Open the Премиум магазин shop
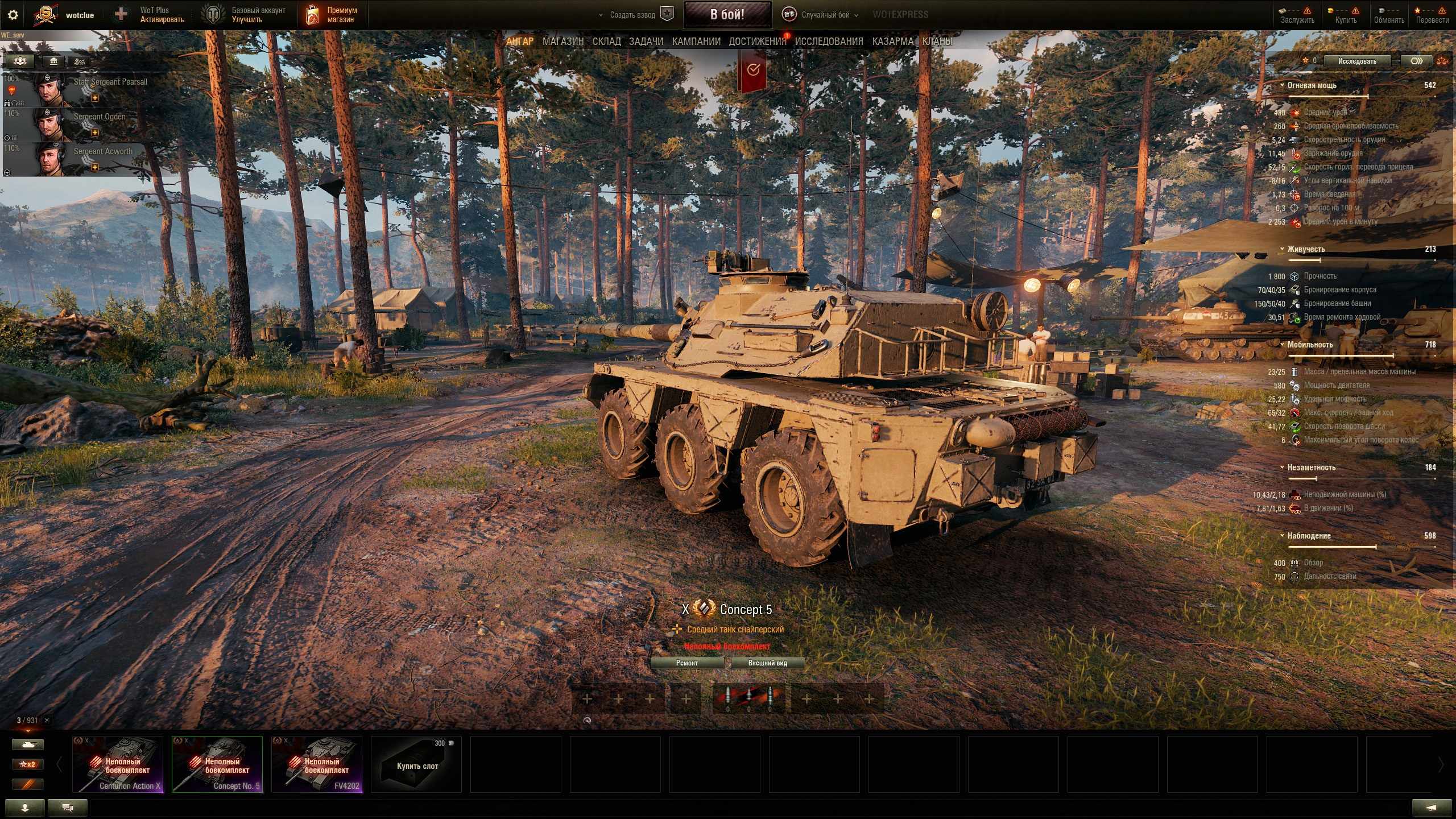Viewport: 1456px width, 819px height. coord(333,15)
